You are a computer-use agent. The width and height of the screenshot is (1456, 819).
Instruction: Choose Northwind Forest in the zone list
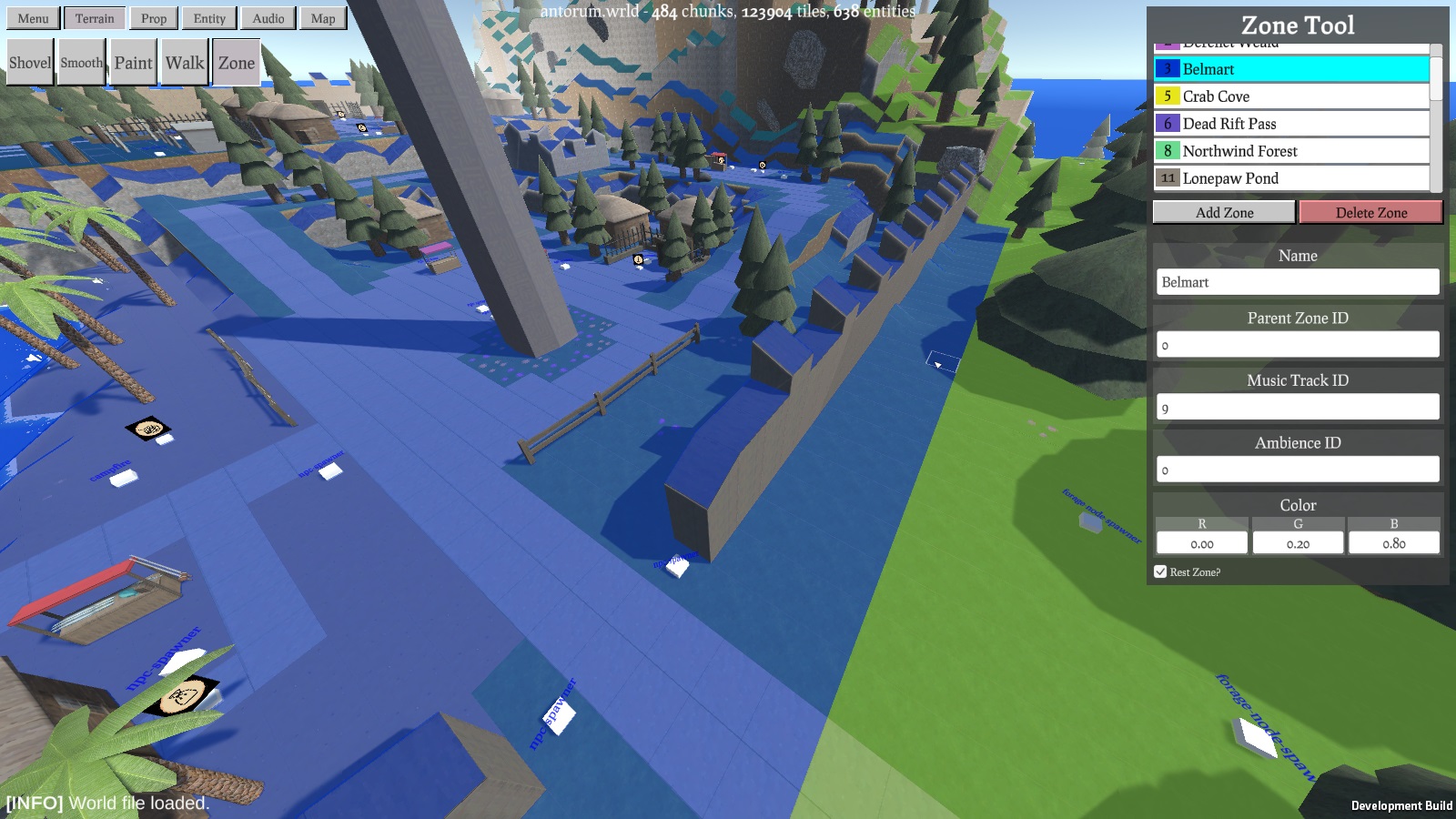point(1292,151)
